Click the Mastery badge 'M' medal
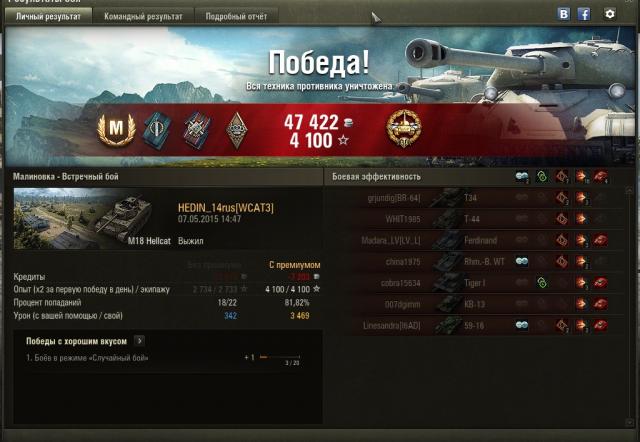The height and width of the screenshot is (442, 640). tap(115, 127)
